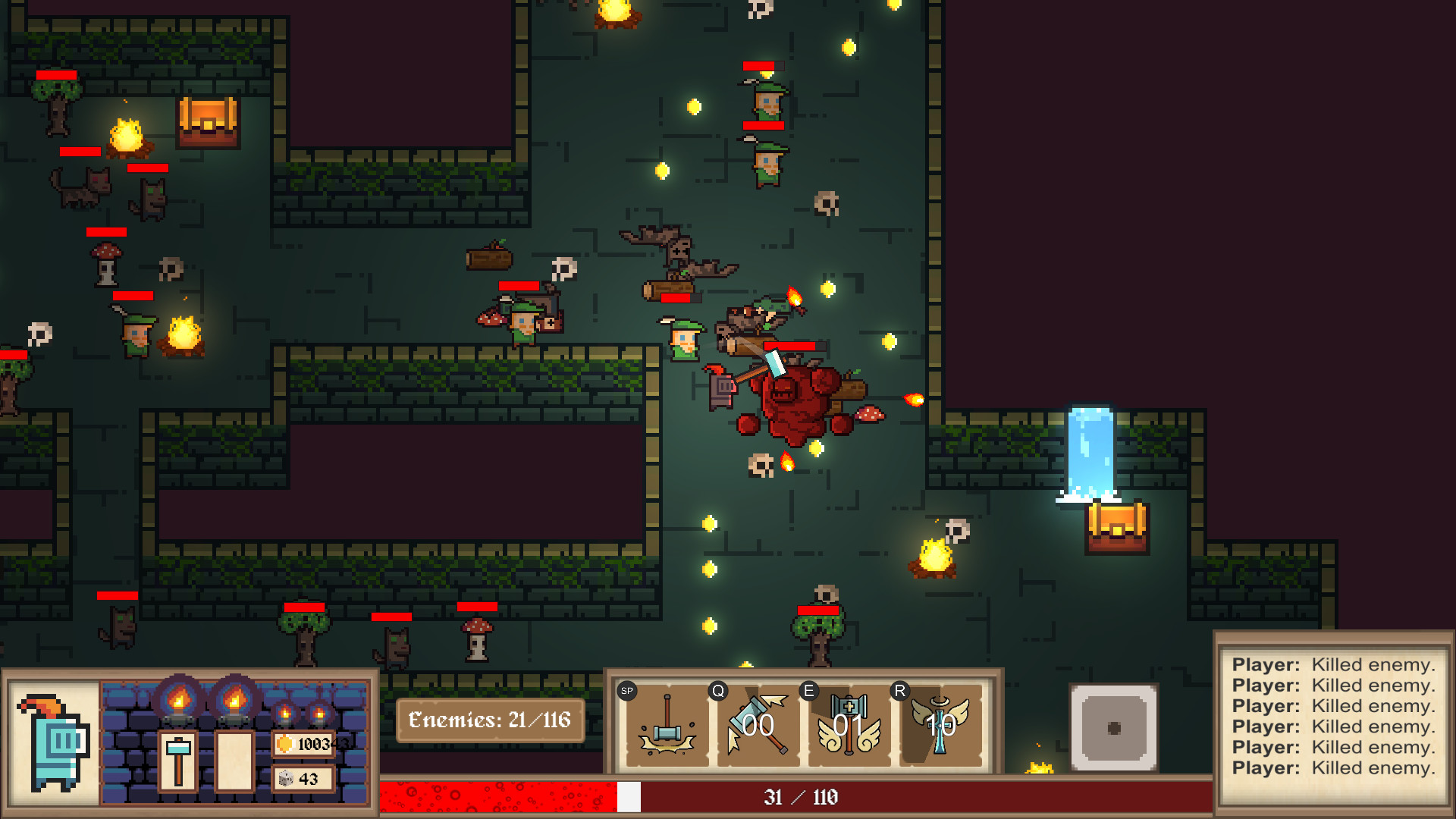Click the empty gray item slot
The height and width of the screenshot is (819, 1456).
[x=1113, y=726]
